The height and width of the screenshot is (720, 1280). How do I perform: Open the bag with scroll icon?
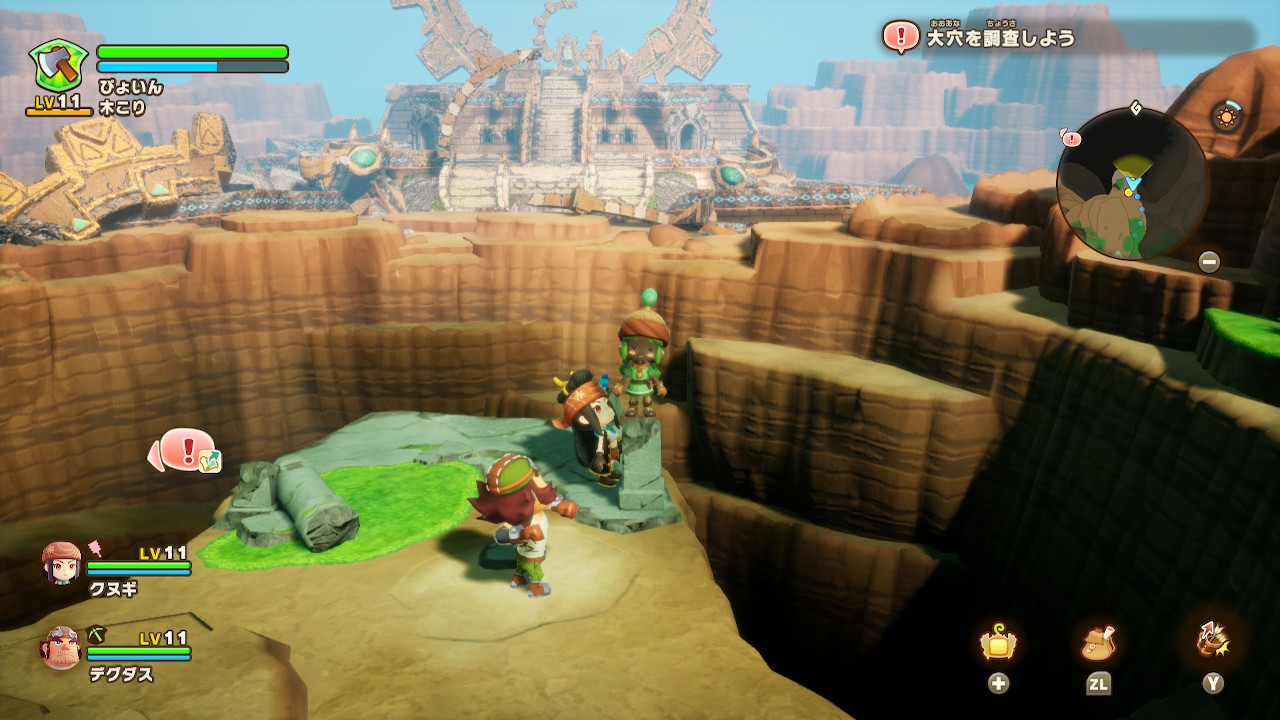(x=1098, y=643)
